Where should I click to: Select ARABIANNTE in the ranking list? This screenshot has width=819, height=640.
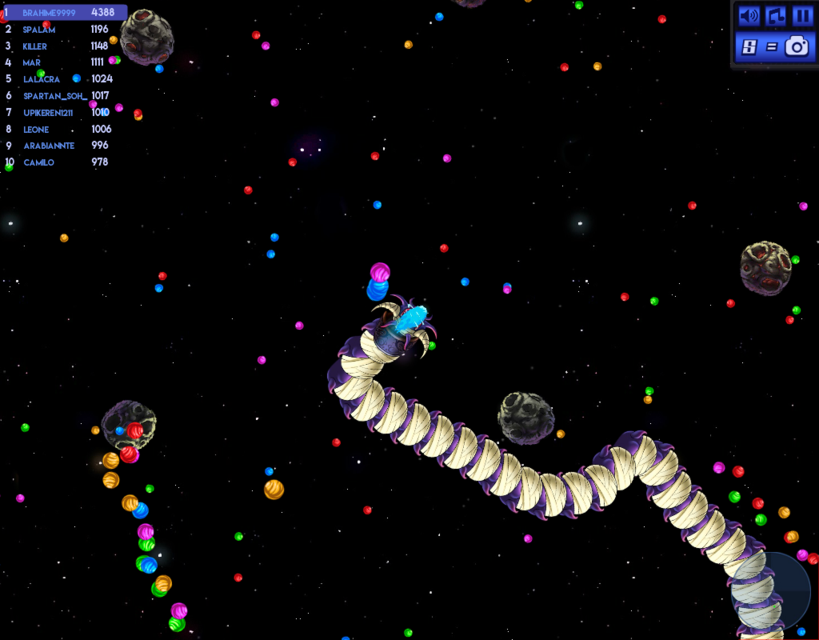pos(62,145)
